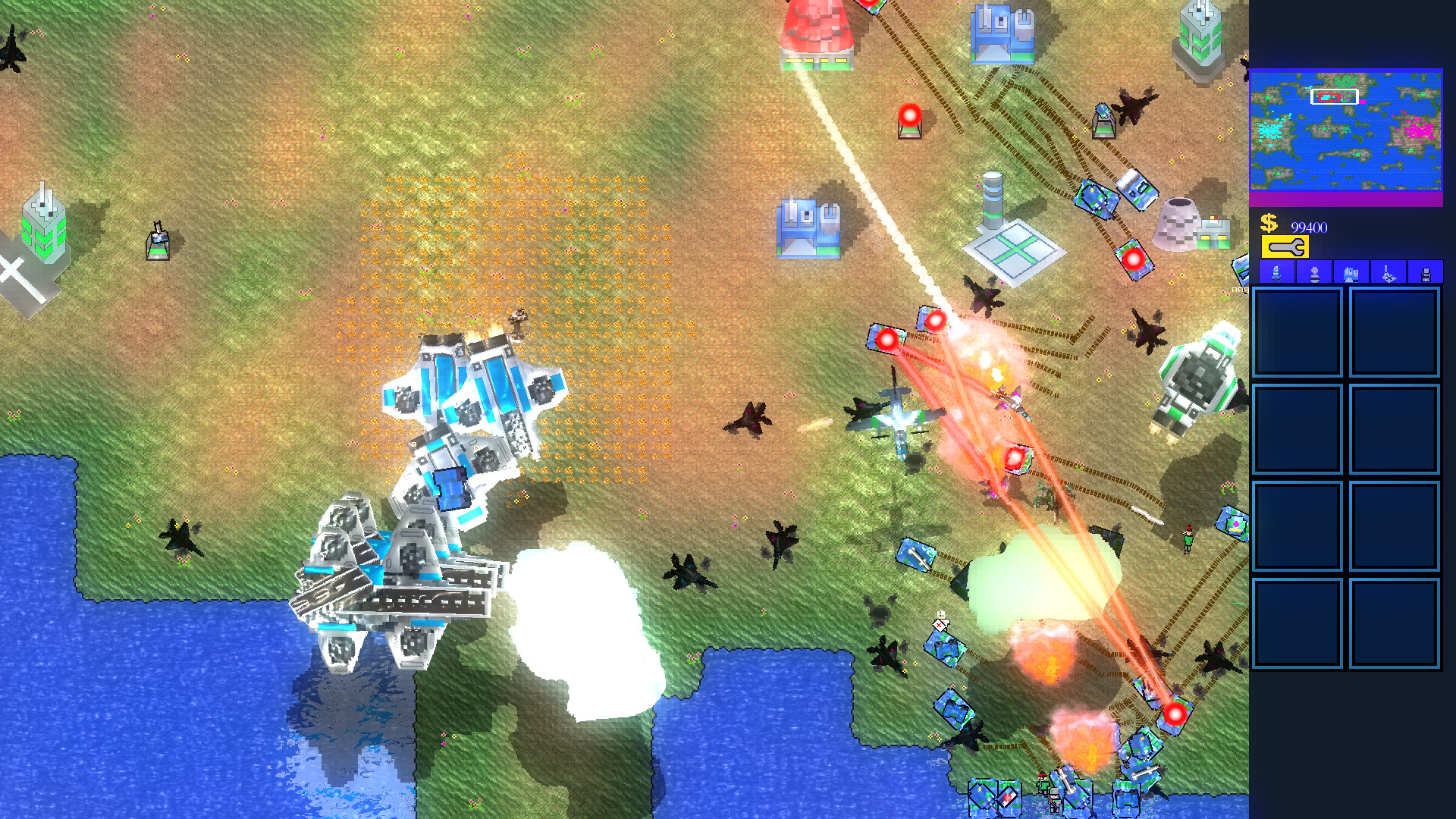
Task: Select the yellow wrench repair tool
Action: pyautogui.click(x=1285, y=246)
